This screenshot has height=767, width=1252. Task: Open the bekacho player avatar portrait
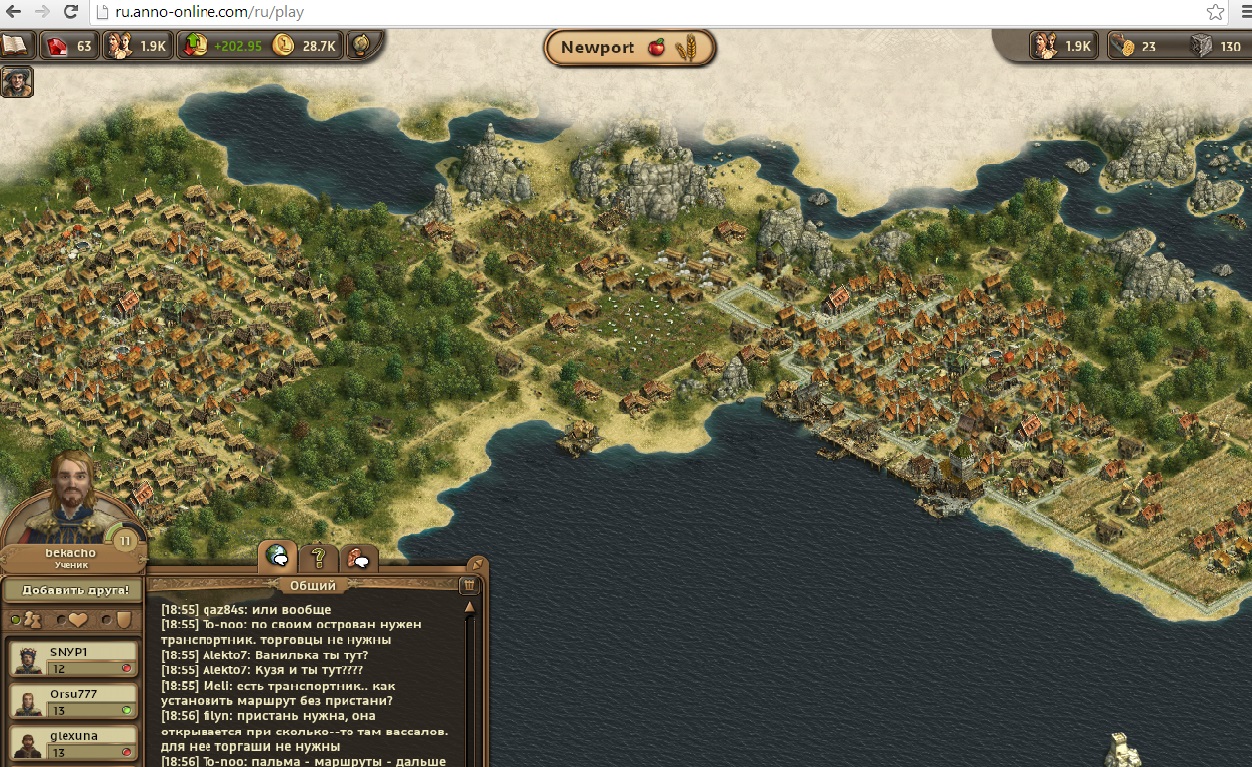pyautogui.click(x=71, y=497)
